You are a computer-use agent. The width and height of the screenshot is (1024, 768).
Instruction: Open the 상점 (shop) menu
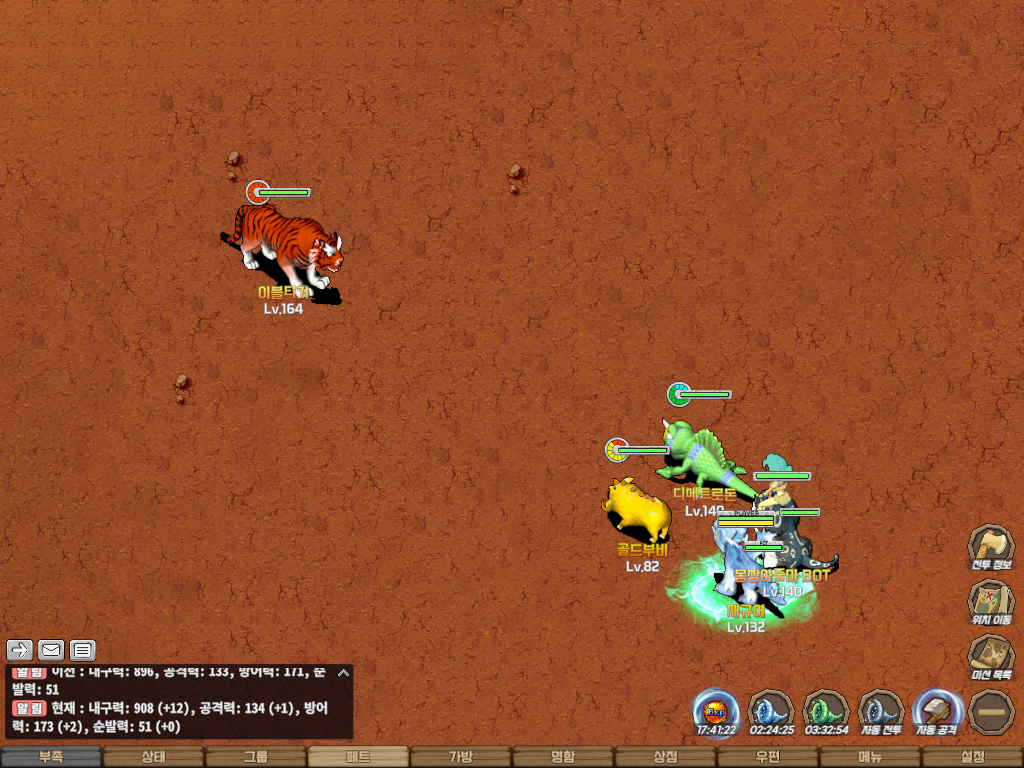[665, 757]
